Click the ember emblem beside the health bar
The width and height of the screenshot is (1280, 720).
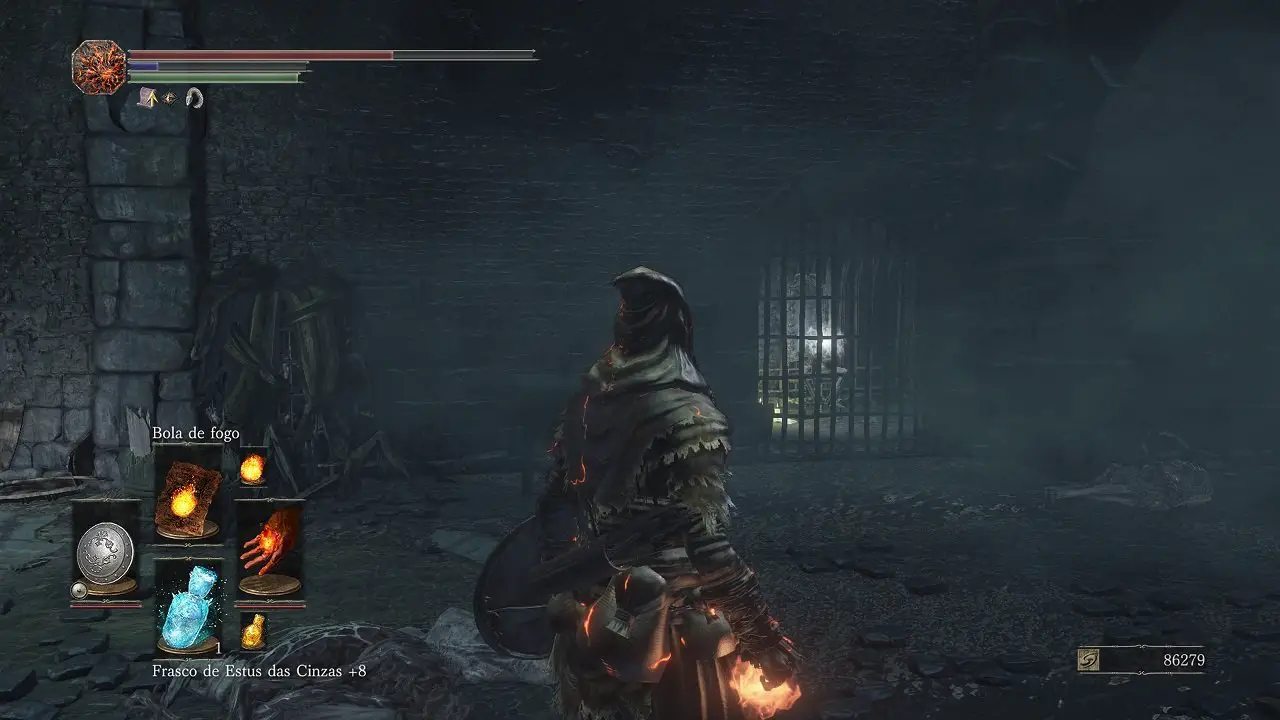(x=98, y=66)
